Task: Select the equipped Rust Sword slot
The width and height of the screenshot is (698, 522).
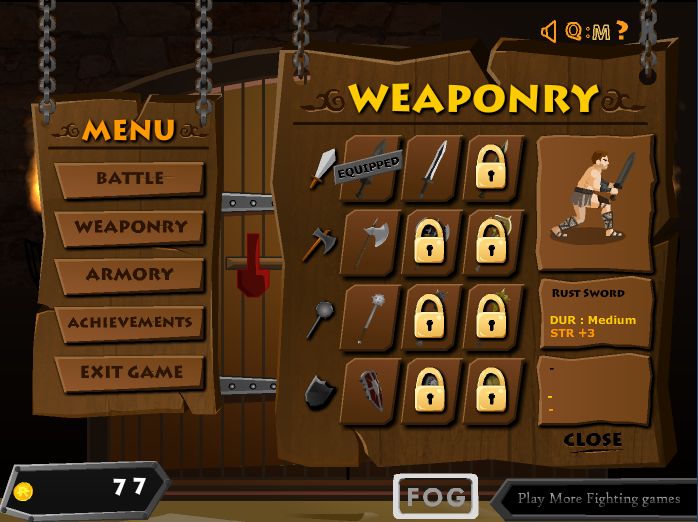Action: (371, 167)
